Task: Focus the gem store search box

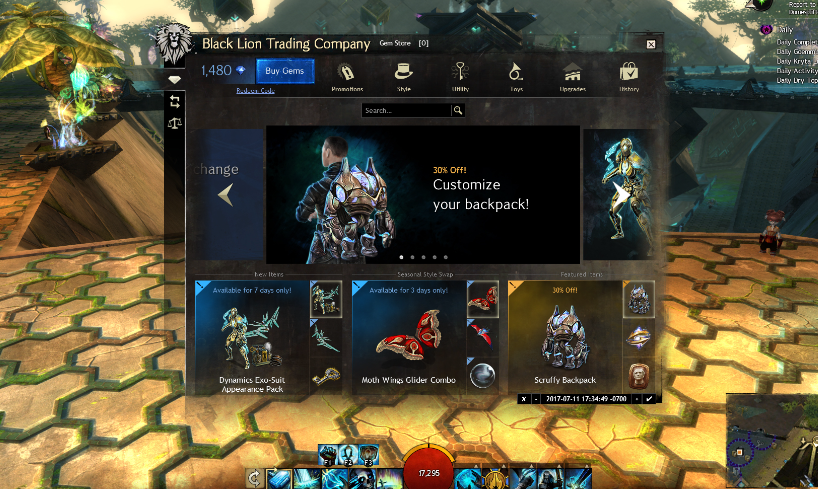Action: (406, 111)
